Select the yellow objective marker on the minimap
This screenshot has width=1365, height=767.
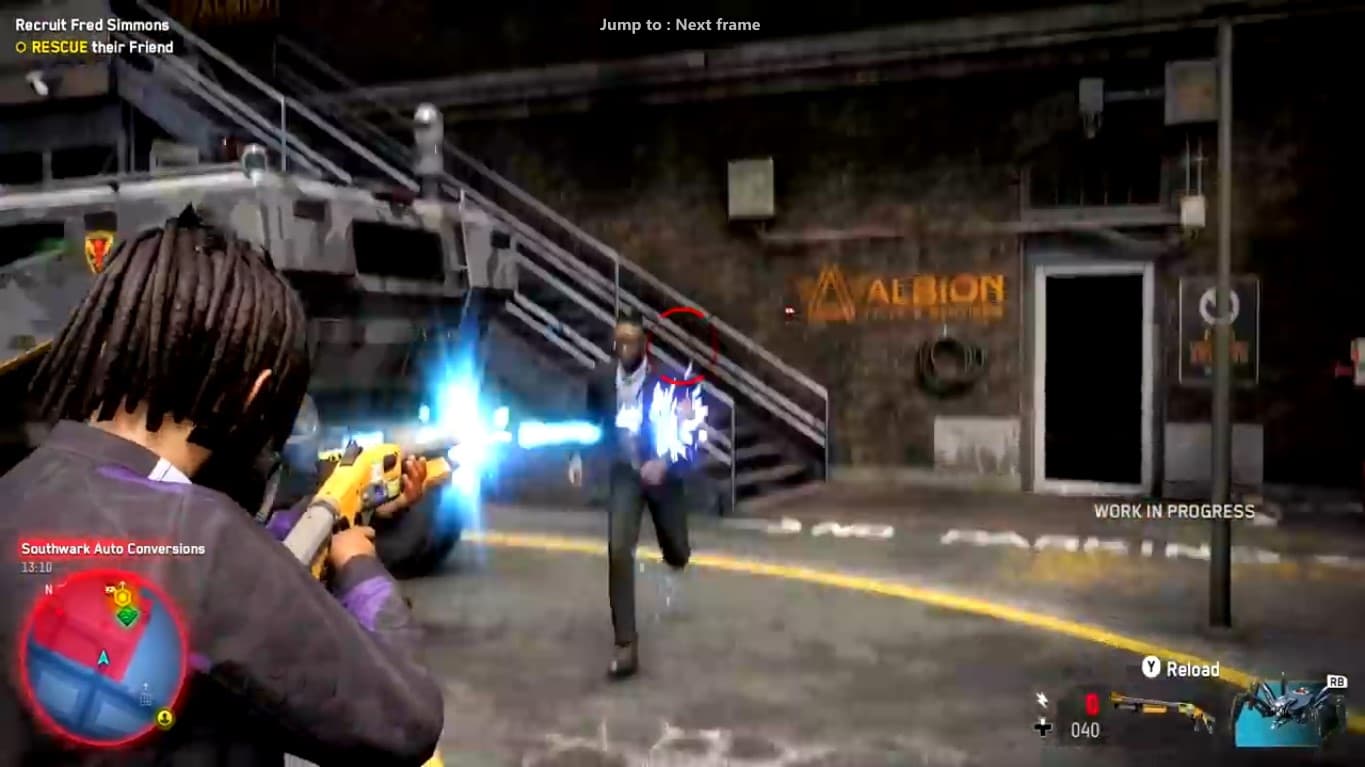122,596
